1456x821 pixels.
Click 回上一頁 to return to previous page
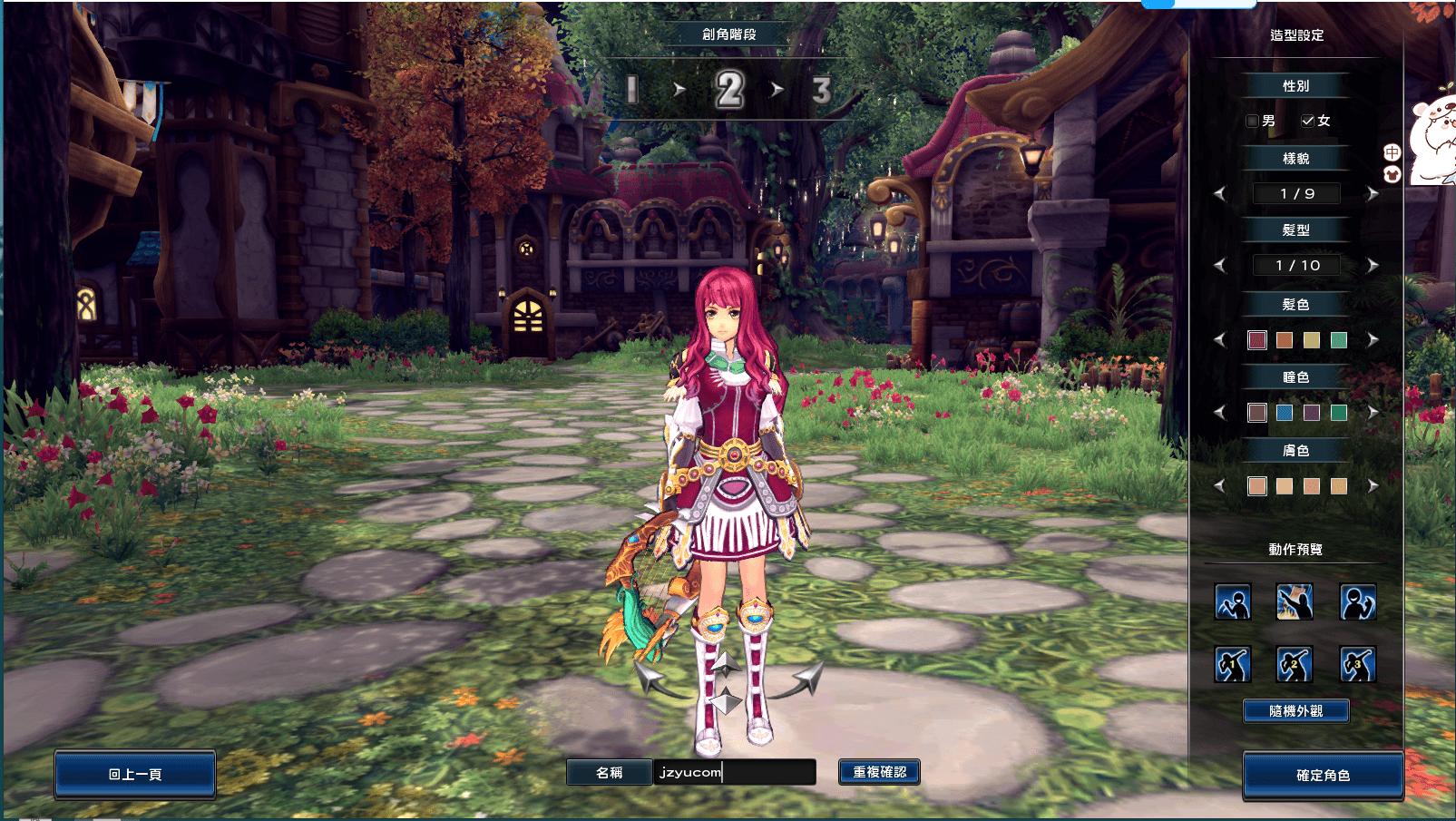click(x=134, y=773)
